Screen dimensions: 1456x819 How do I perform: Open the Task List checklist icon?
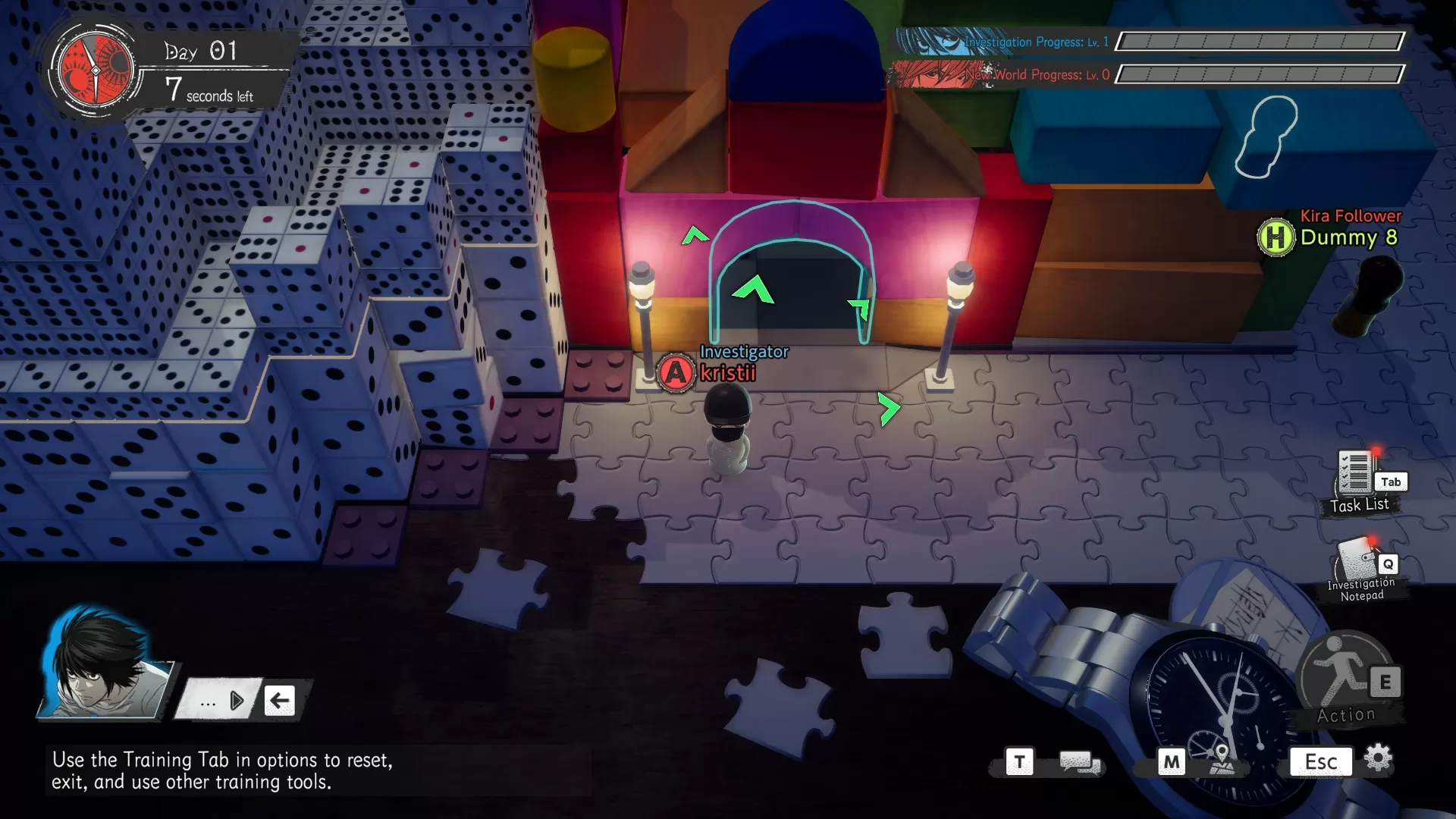[x=1355, y=473]
